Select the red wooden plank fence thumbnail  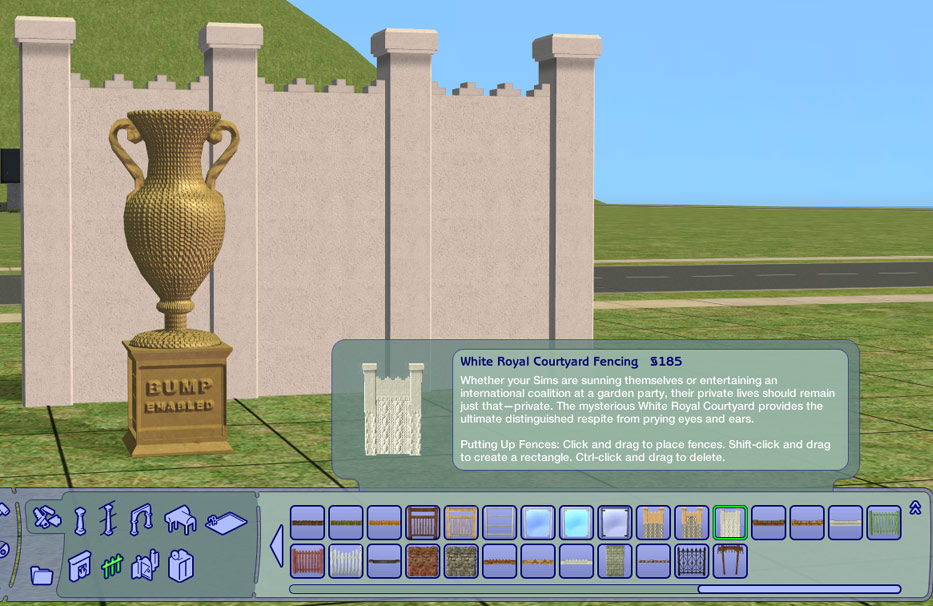coord(308,560)
